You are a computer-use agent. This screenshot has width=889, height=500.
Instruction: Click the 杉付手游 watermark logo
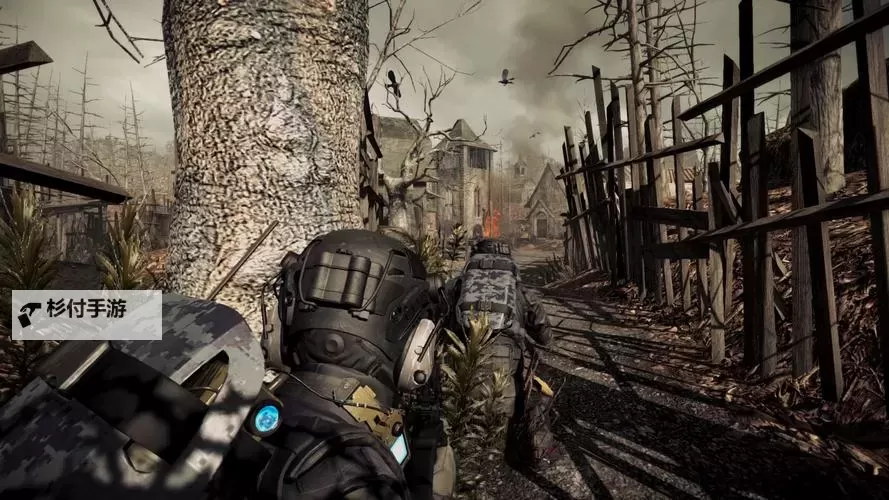(x=86, y=315)
